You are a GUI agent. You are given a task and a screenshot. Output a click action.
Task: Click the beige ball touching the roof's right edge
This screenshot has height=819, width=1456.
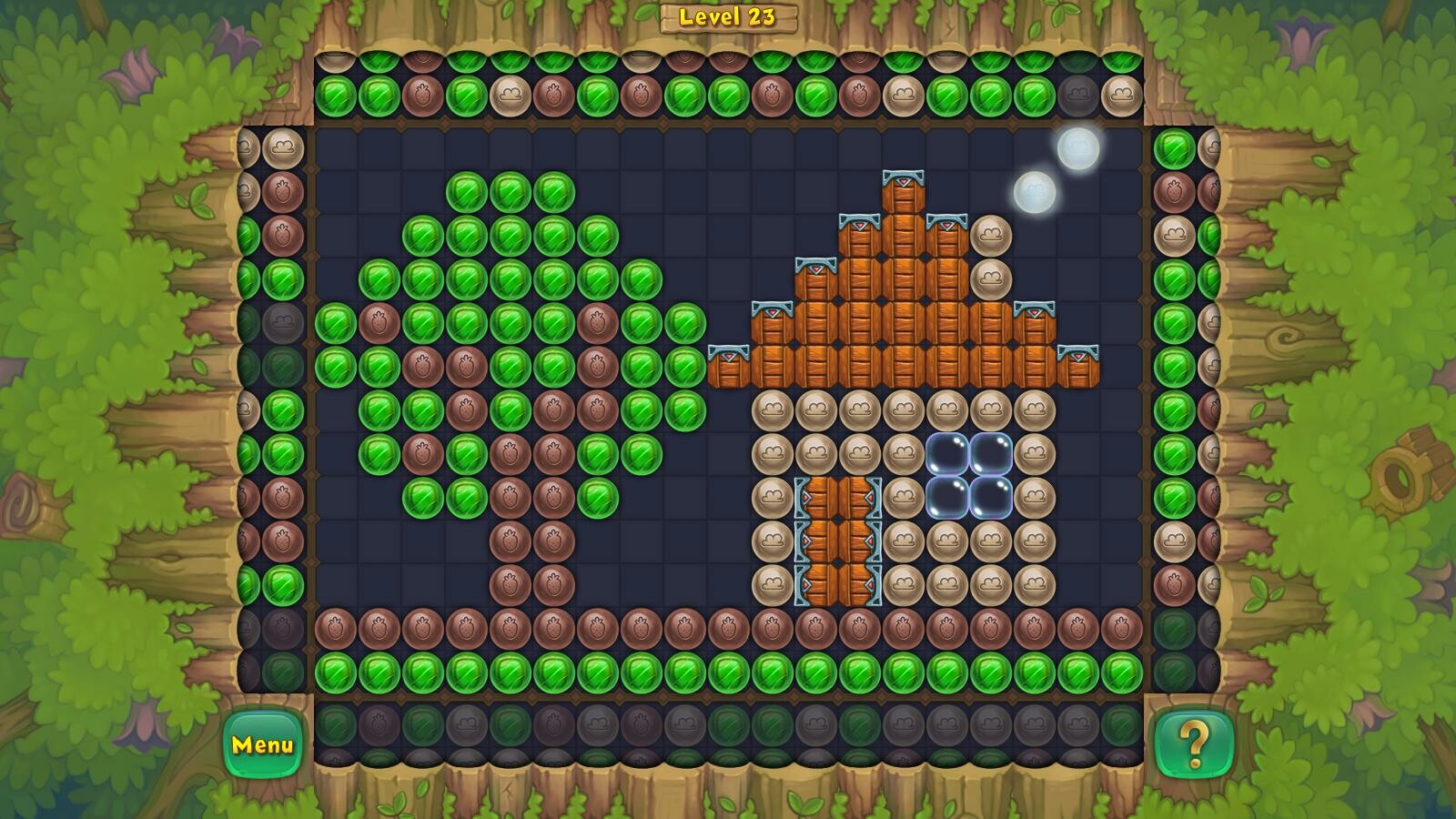tap(992, 237)
